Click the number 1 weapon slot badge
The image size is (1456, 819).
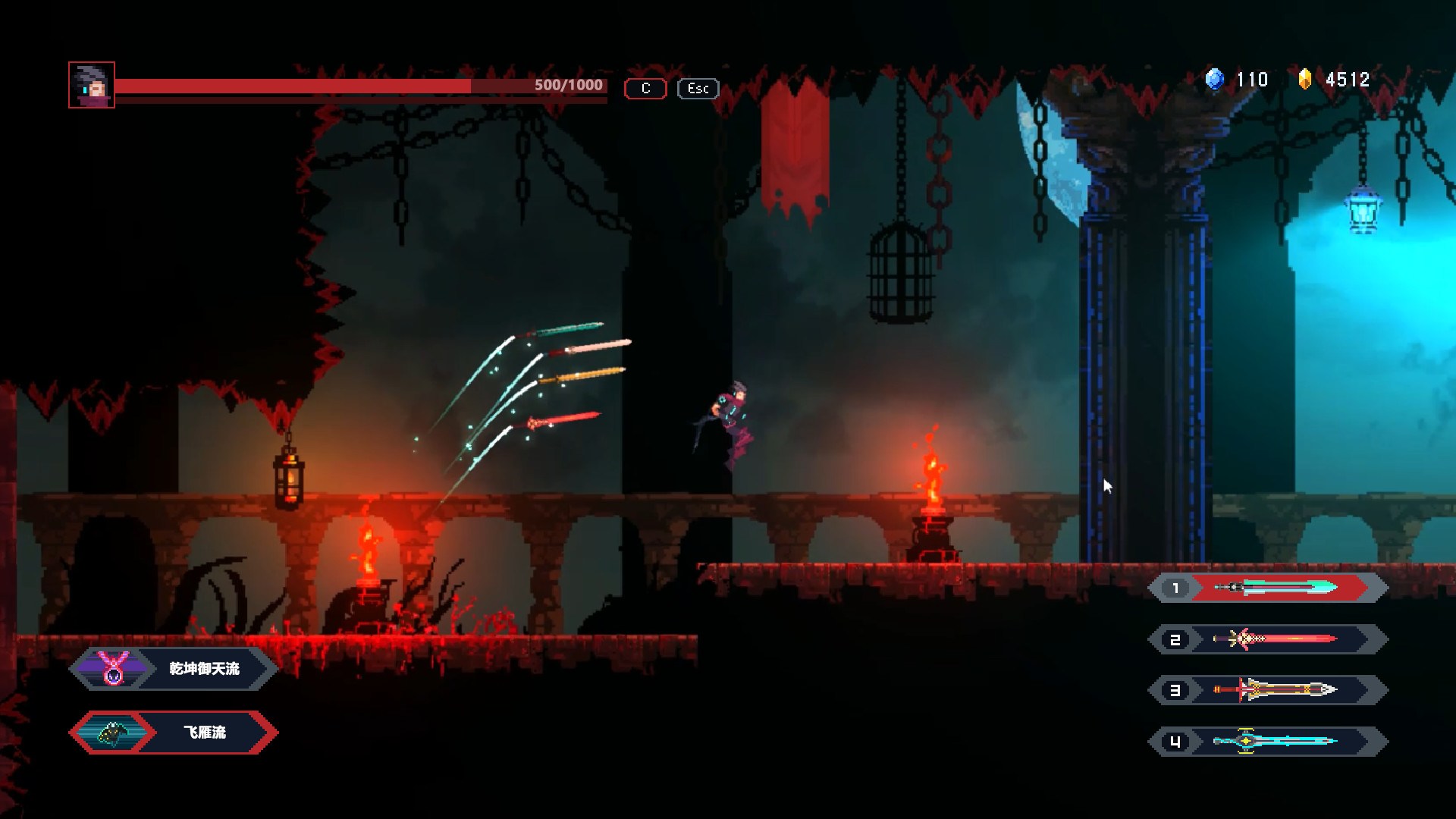pos(1175,588)
